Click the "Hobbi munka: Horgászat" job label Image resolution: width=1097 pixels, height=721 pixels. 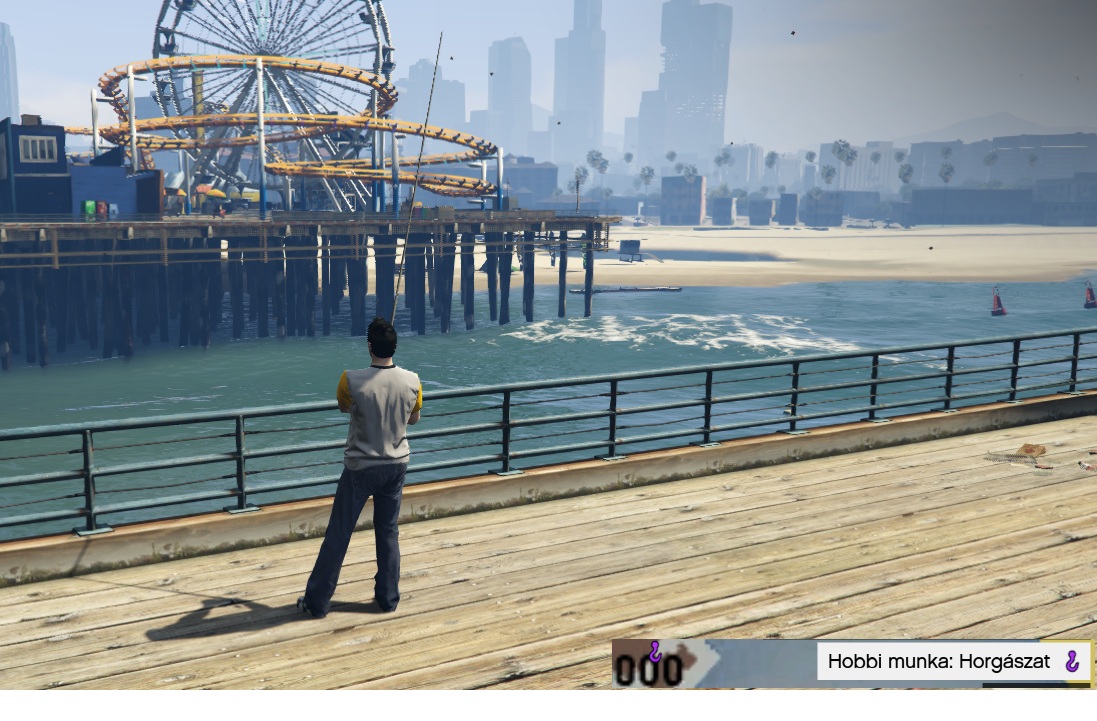(938, 662)
